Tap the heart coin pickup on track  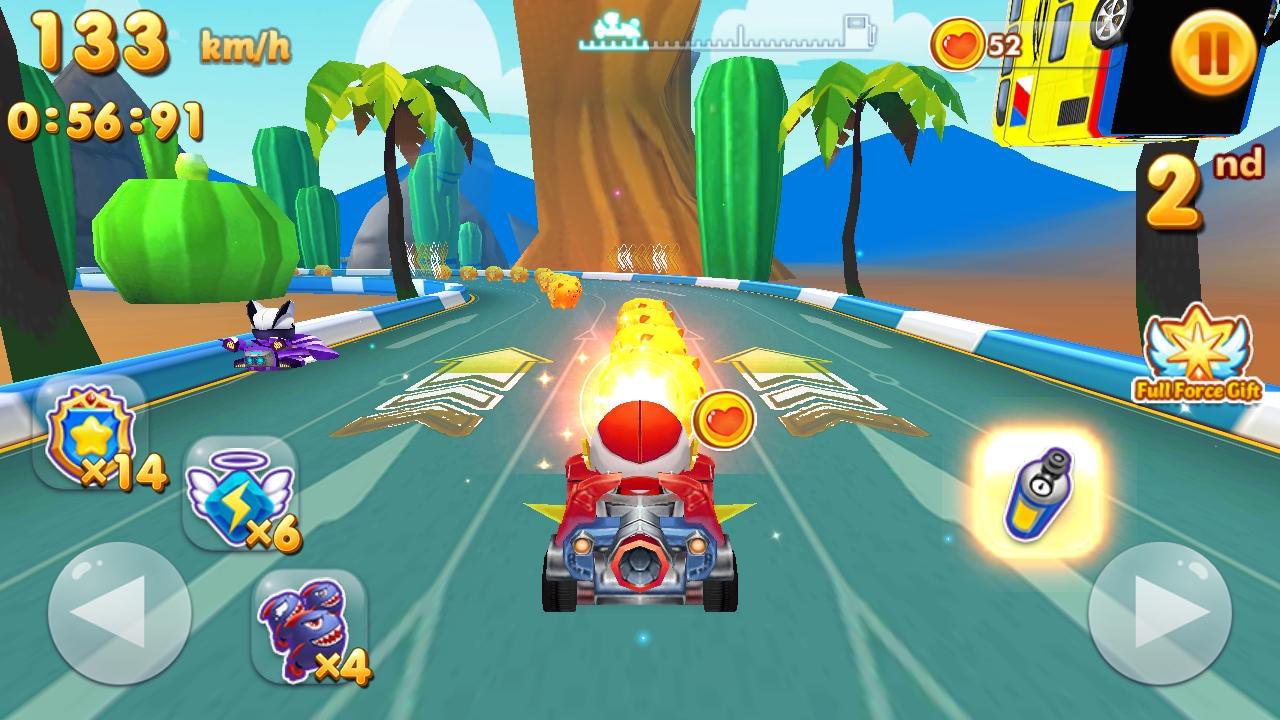724,419
